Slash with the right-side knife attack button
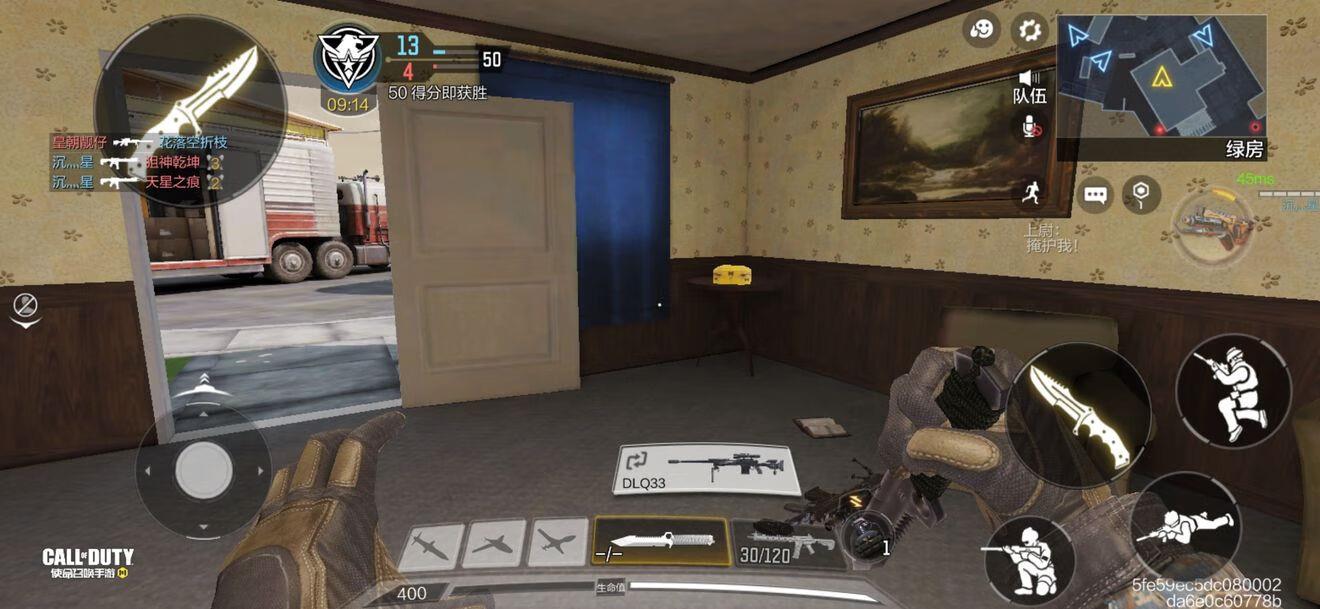Viewport: 1320px width, 609px height. click(1079, 416)
